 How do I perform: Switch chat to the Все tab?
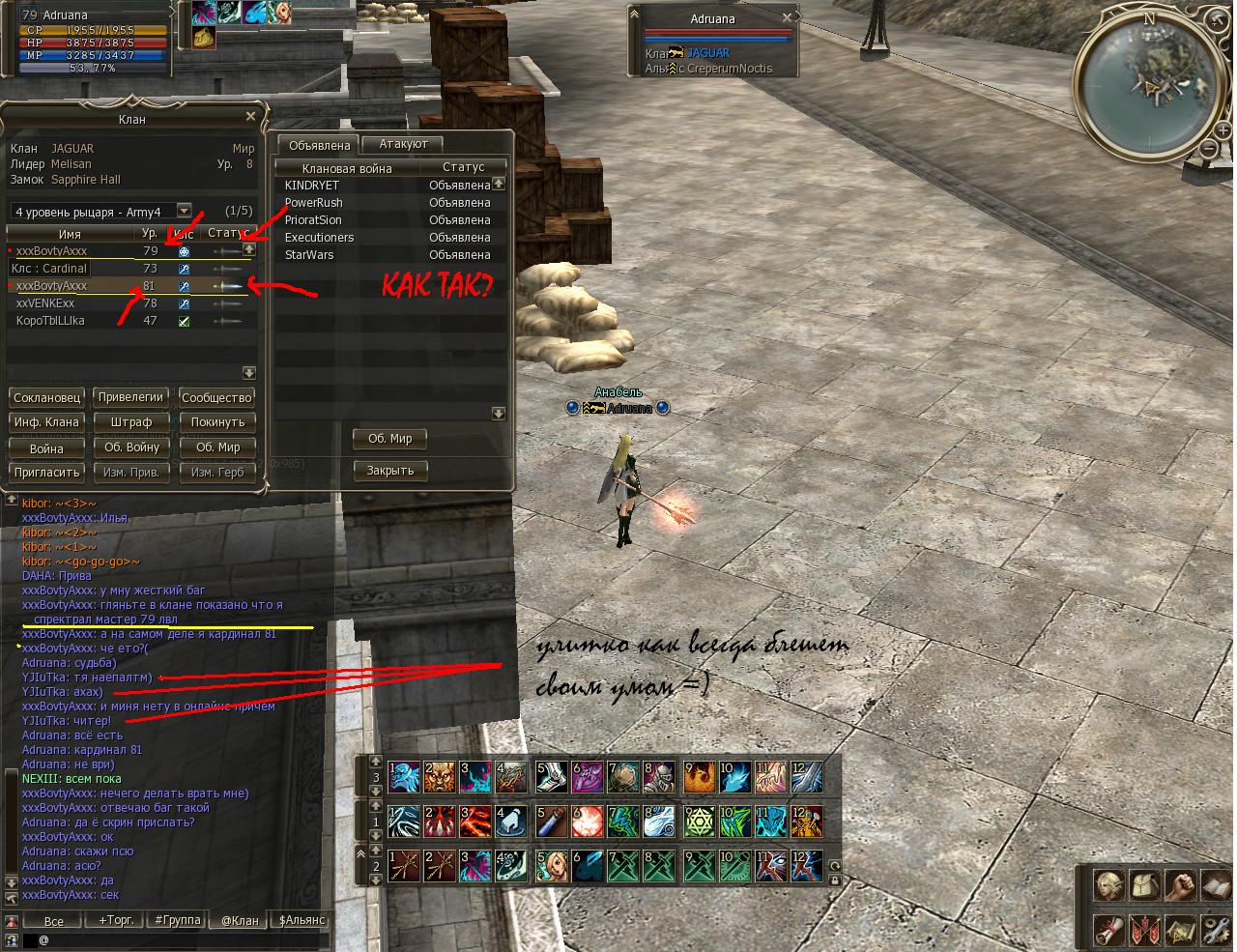click(54, 921)
